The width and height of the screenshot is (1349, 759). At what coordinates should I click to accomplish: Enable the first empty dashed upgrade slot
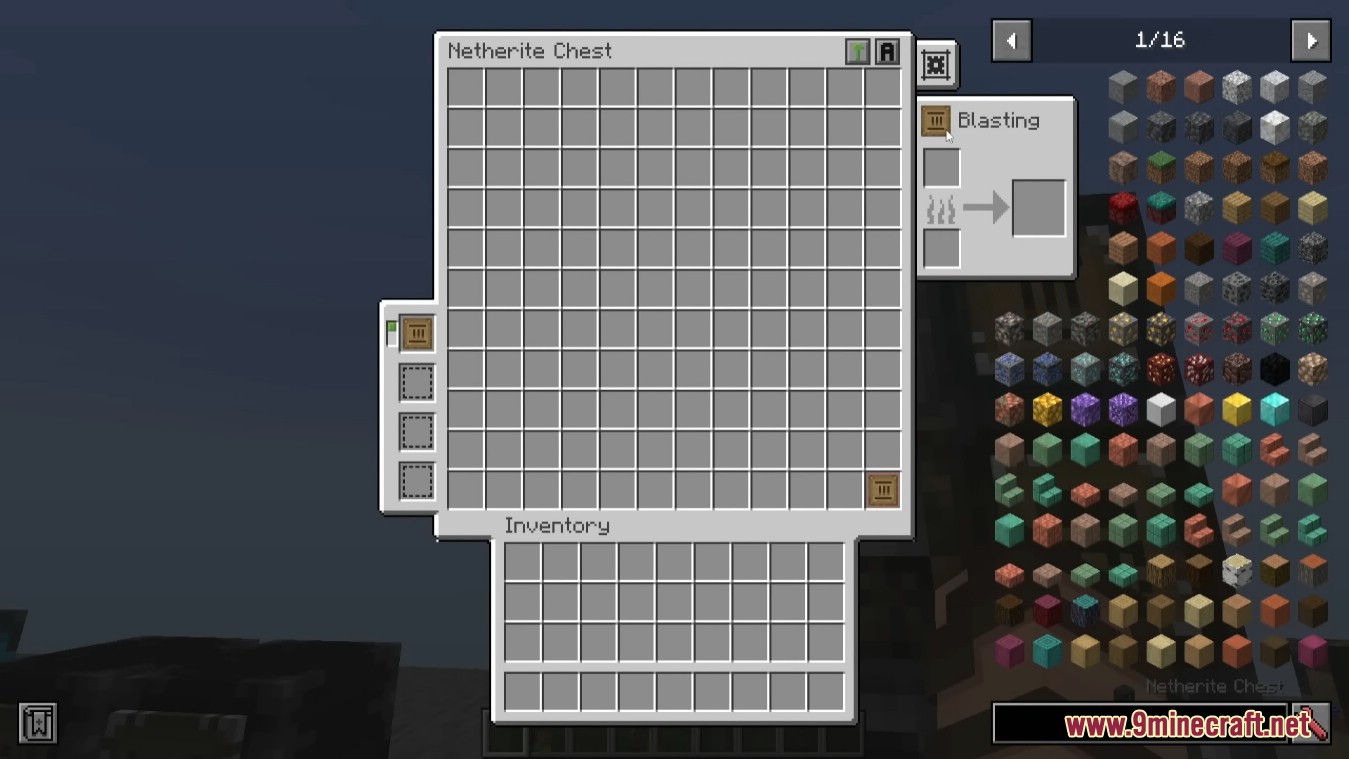point(416,382)
